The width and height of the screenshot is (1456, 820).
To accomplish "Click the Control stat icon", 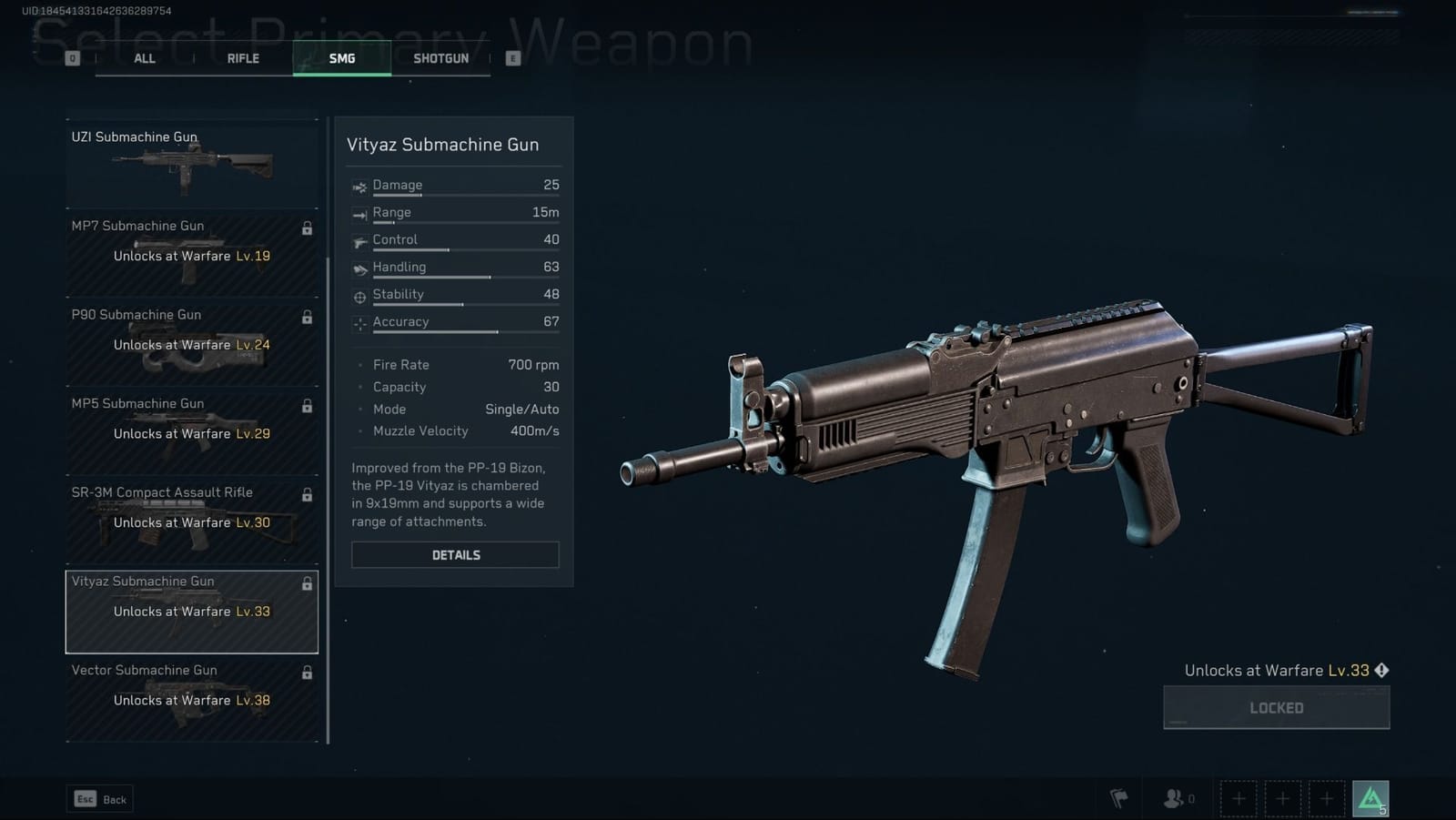I will [x=359, y=239].
